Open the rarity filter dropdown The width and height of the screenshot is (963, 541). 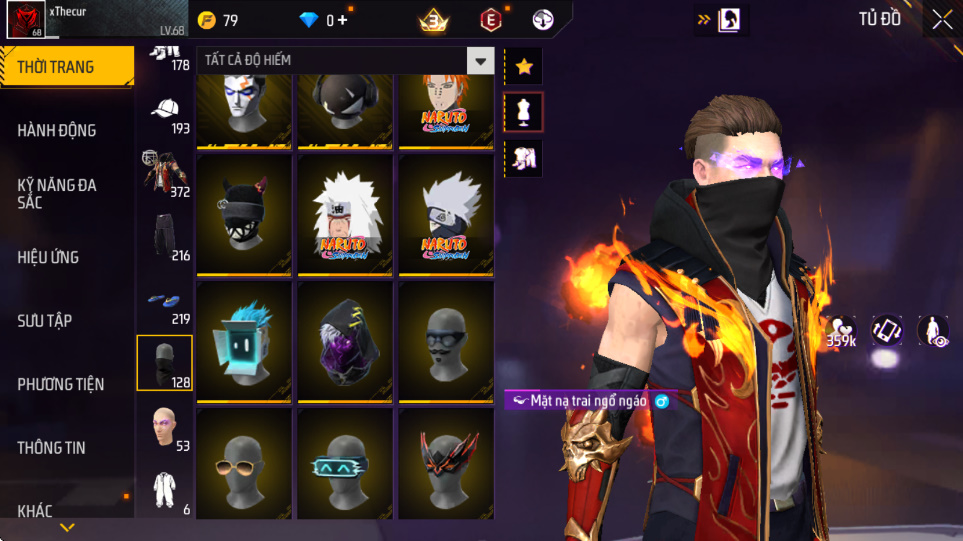pyautogui.click(x=482, y=61)
